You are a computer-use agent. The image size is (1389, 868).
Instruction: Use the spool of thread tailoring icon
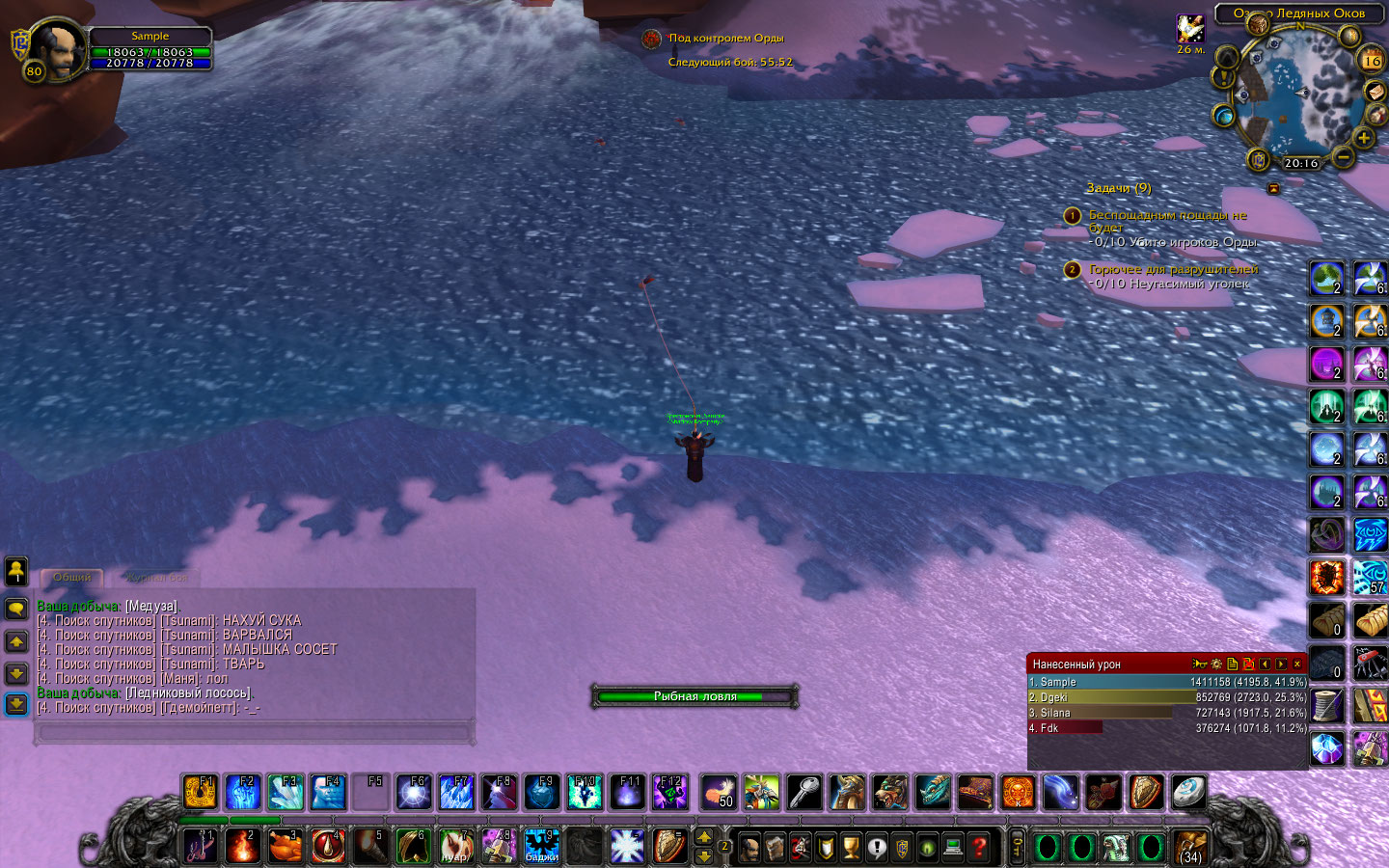click(x=1327, y=705)
